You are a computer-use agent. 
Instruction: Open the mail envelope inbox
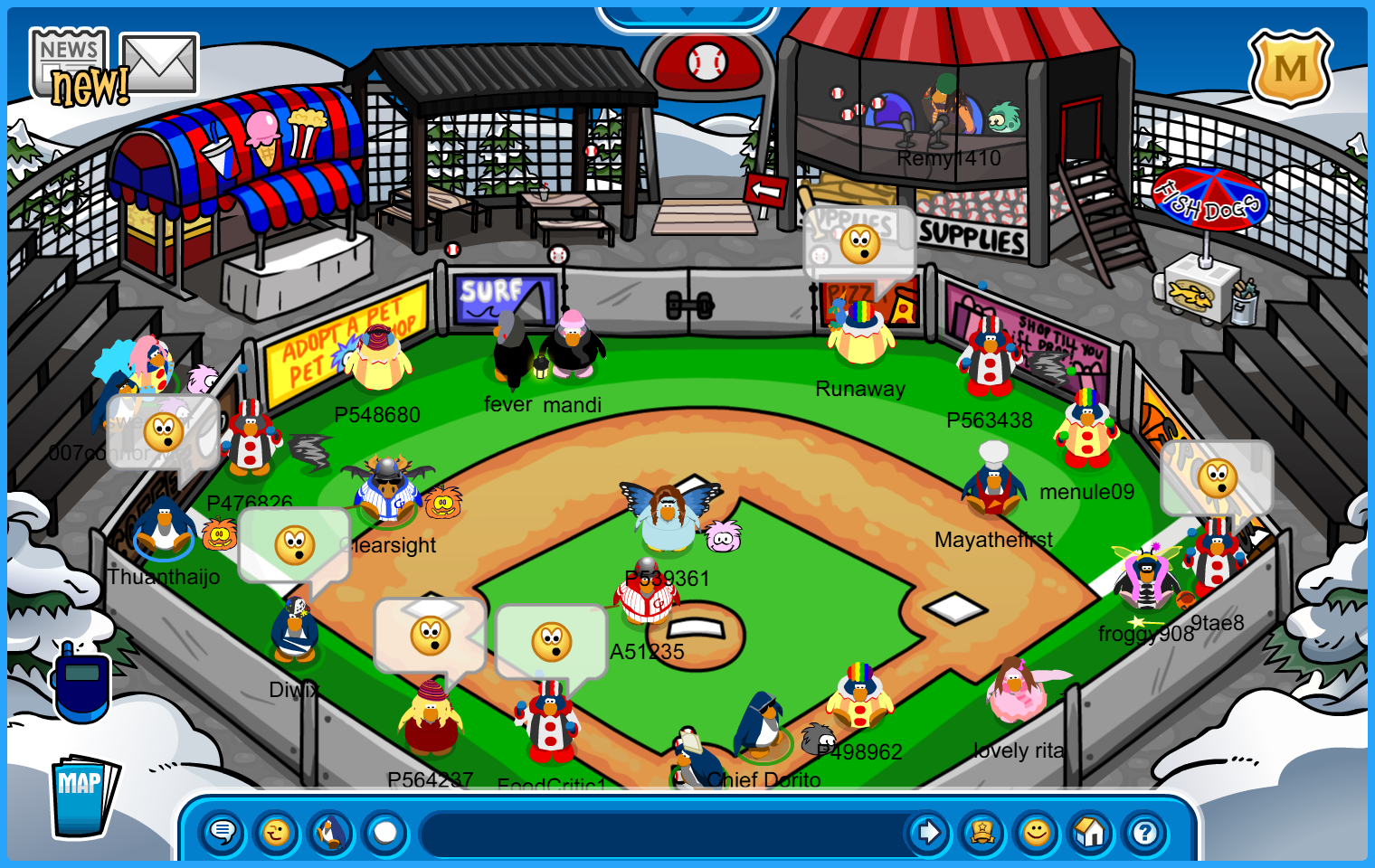(x=160, y=62)
